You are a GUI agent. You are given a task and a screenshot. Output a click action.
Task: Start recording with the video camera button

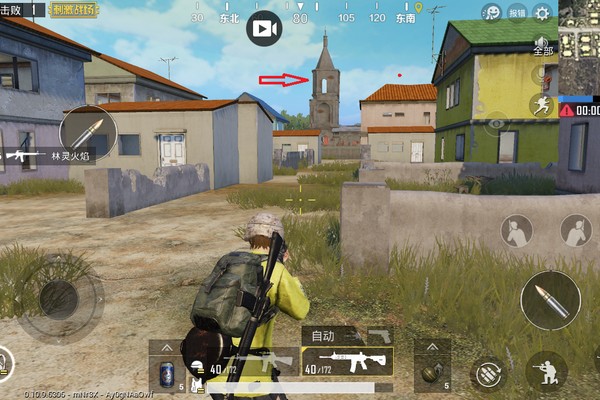(264, 29)
